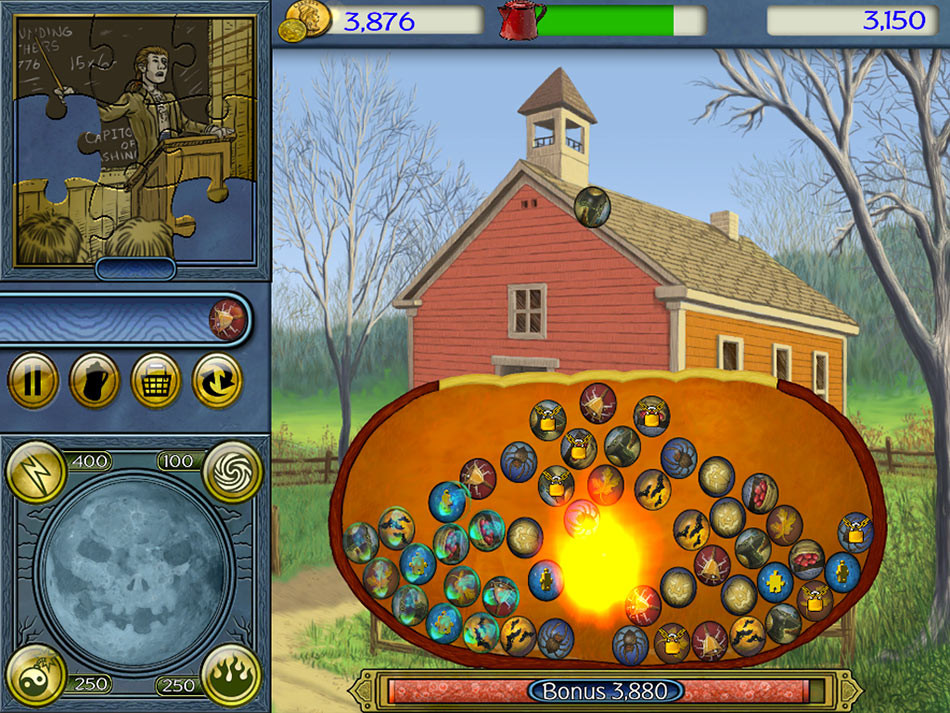The image size is (950, 713).
Task: Pause the game with the pause button
Action: (x=32, y=380)
